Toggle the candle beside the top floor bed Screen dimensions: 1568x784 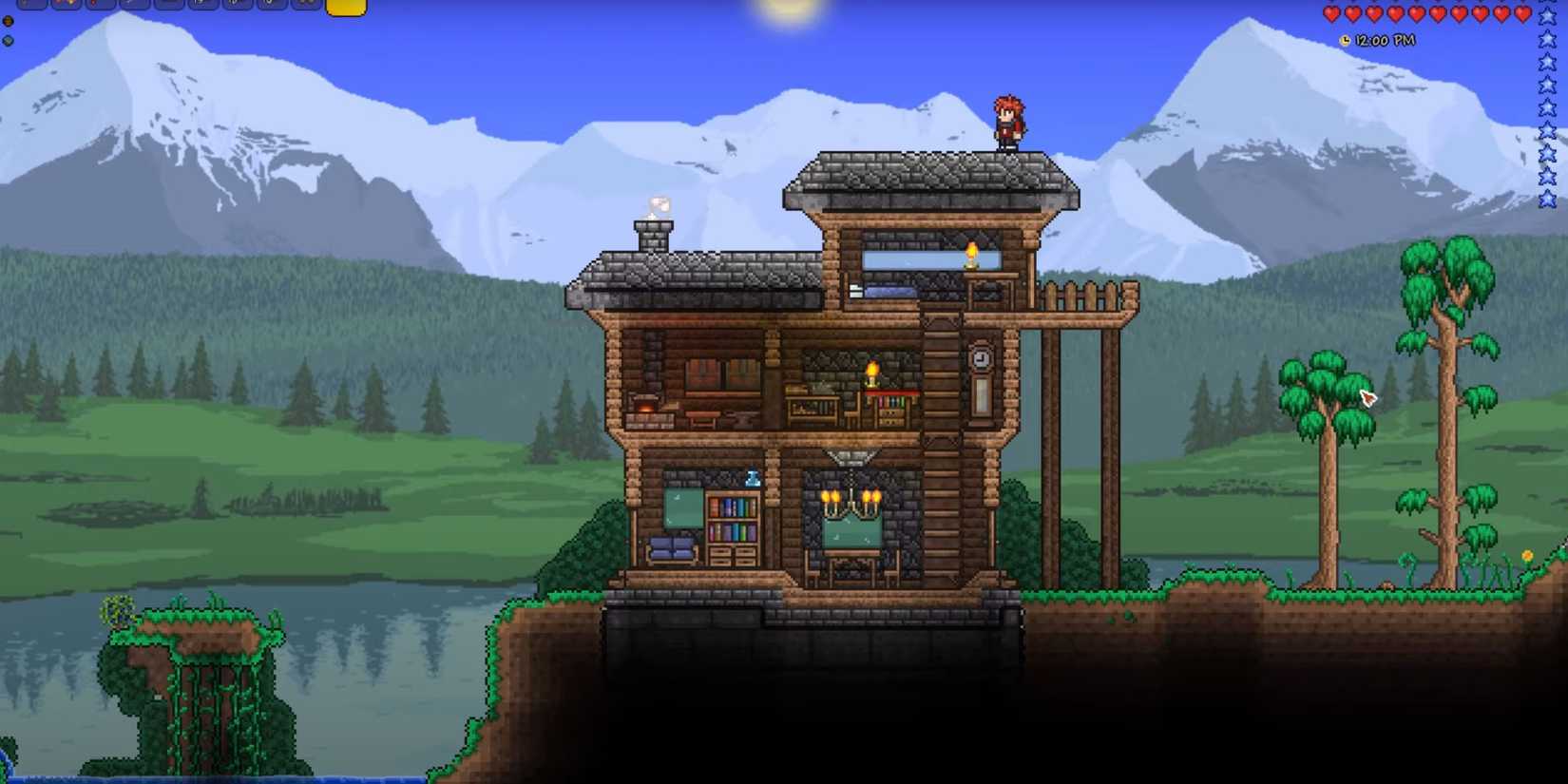coord(970,255)
